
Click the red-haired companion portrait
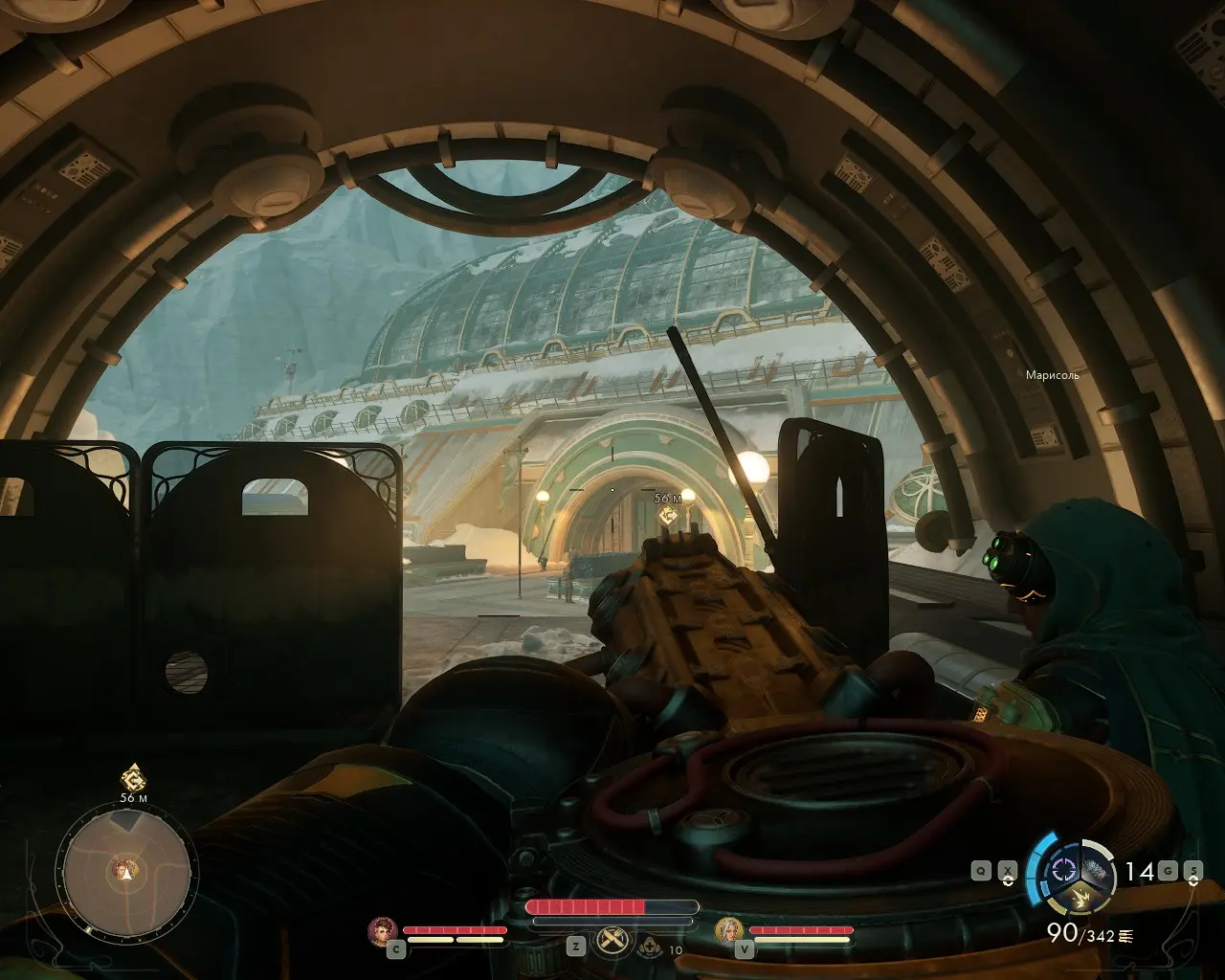tap(383, 930)
